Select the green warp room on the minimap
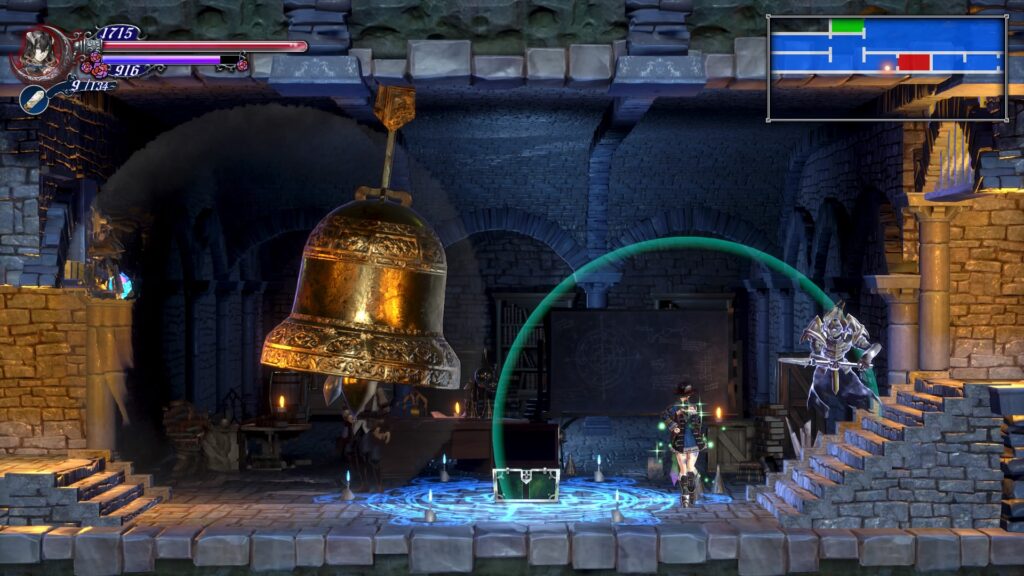Image resolution: width=1024 pixels, height=576 pixels. tap(847, 27)
